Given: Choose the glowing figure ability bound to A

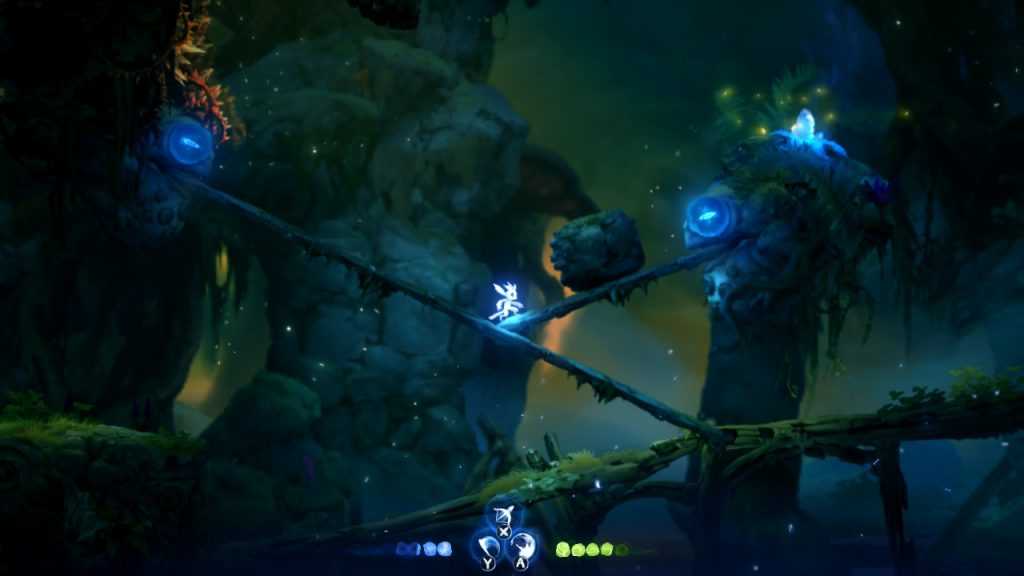Looking at the screenshot, I should pos(522,546).
